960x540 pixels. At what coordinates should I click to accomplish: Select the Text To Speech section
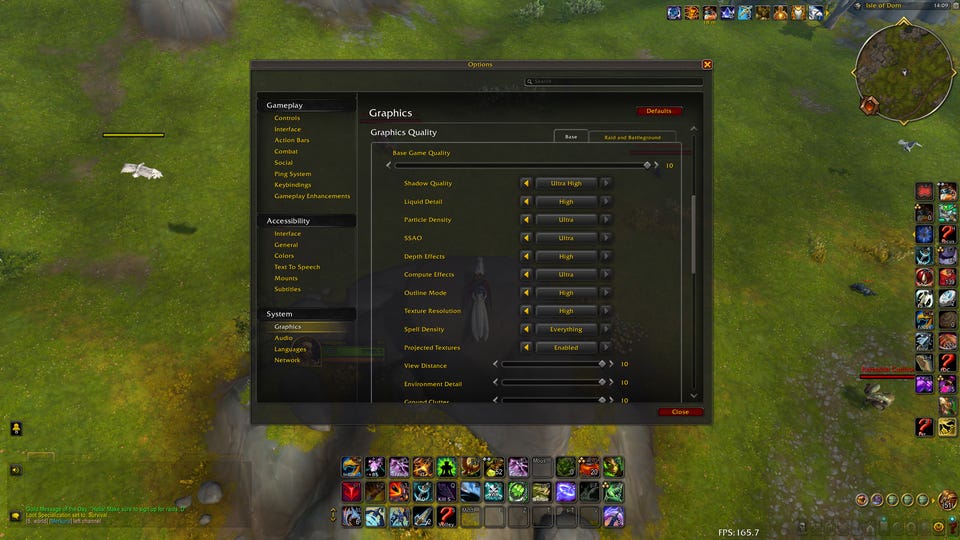point(297,267)
